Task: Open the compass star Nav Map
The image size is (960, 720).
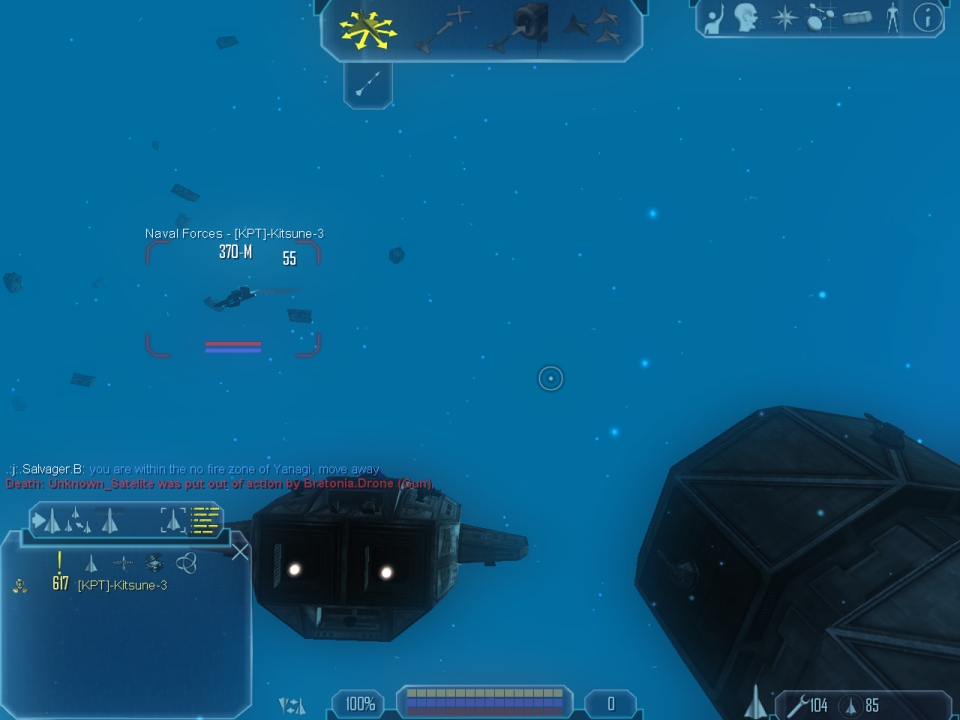Action: (x=785, y=18)
